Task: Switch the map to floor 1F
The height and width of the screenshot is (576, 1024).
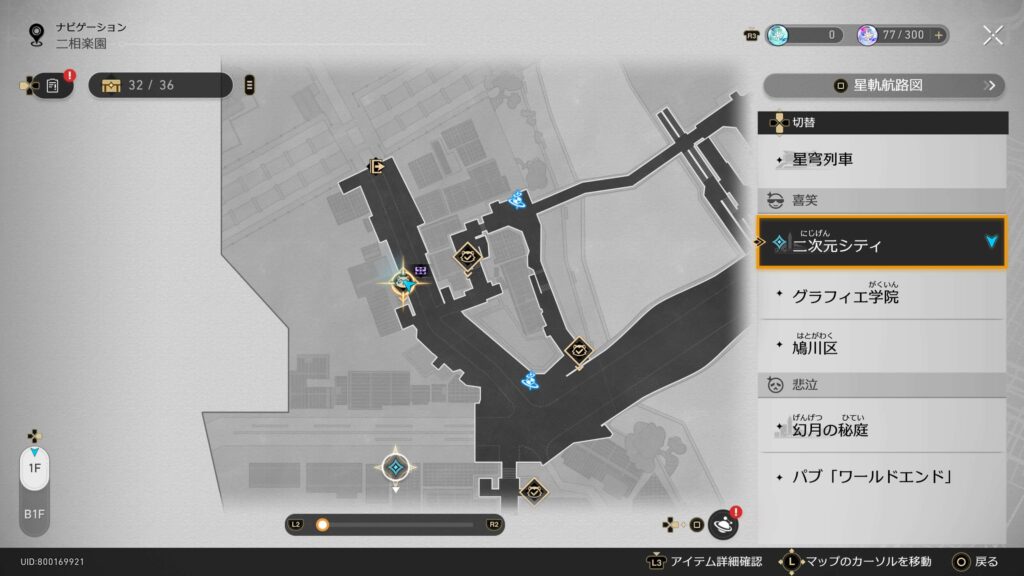Action: [x=33, y=468]
